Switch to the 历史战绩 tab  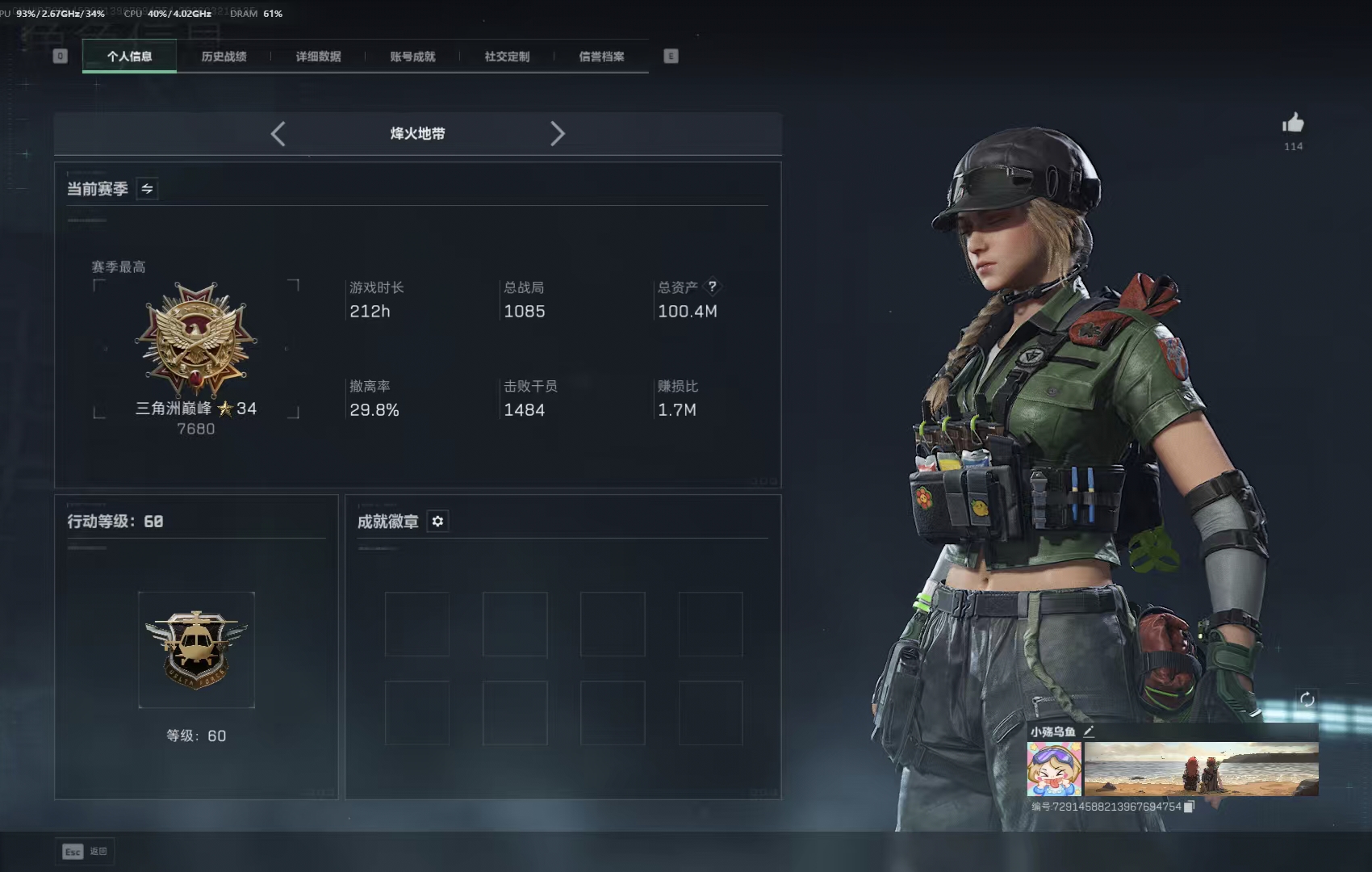pos(224,57)
